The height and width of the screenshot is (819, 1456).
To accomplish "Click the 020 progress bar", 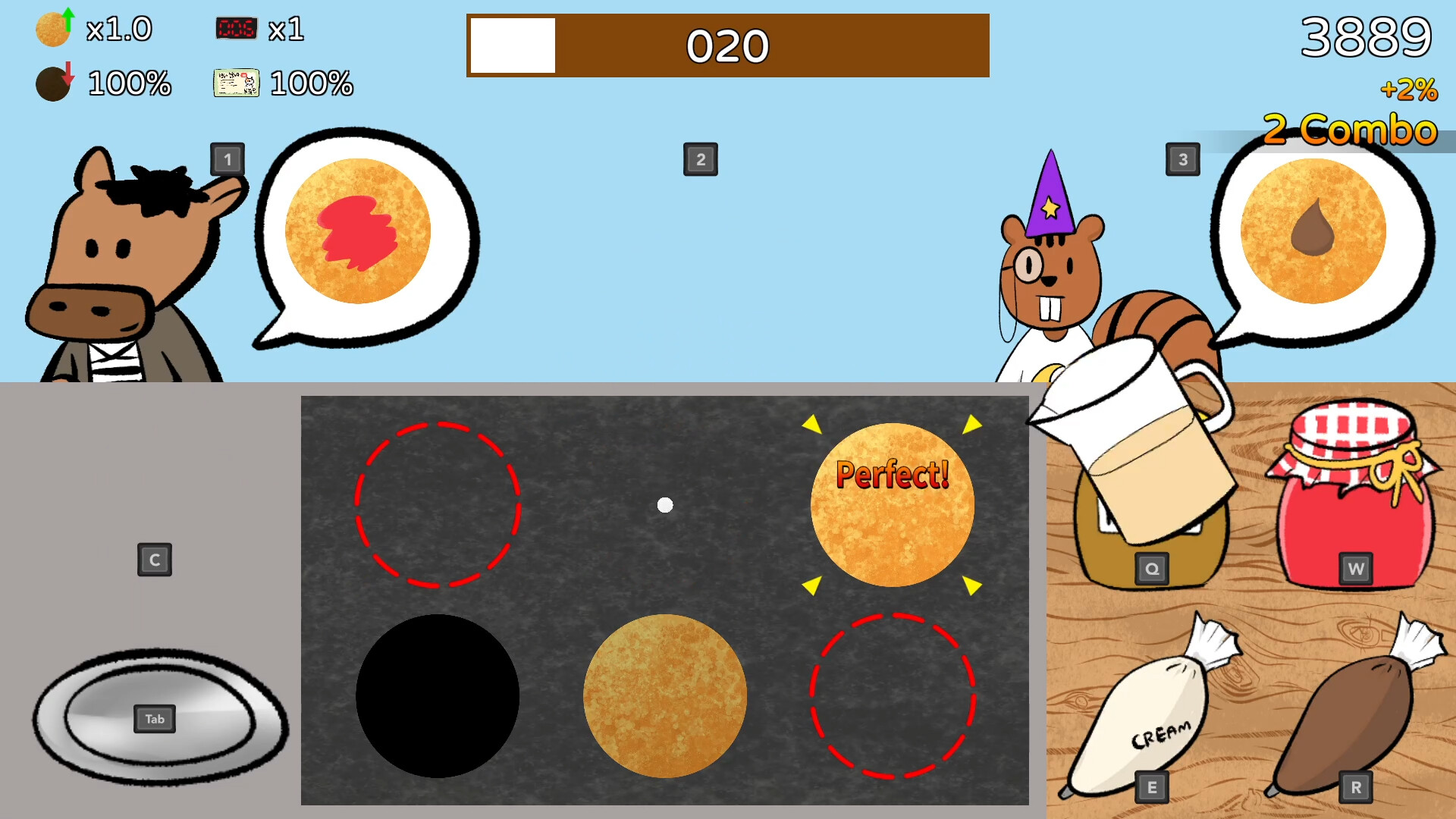I will 726,45.
